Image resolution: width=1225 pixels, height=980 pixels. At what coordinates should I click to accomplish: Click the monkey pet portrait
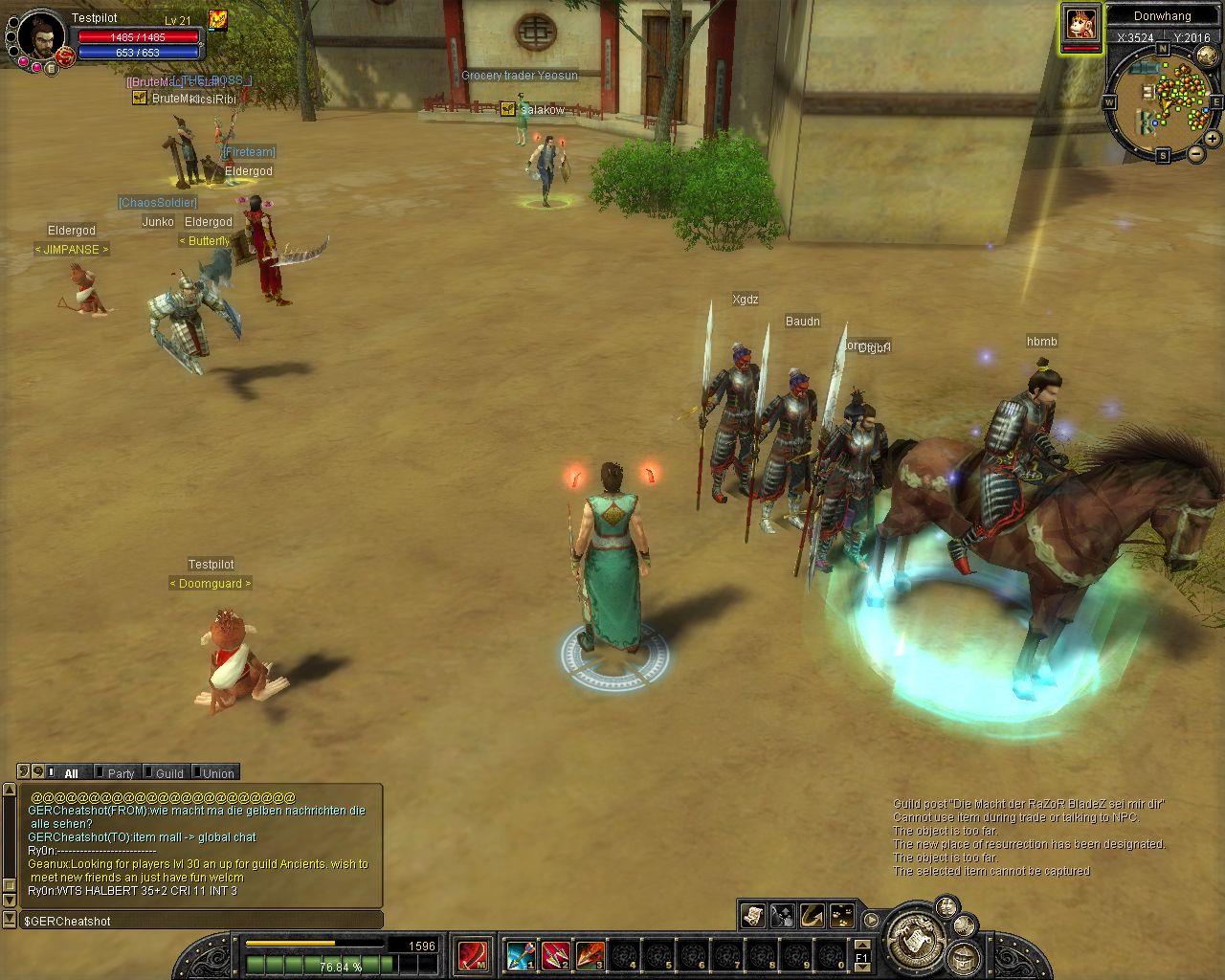(1080, 23)
